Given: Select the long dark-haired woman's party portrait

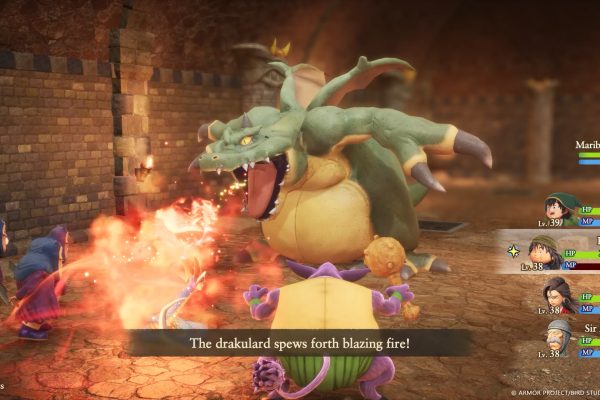Looking at the screenshot, I should pos(558,294).
